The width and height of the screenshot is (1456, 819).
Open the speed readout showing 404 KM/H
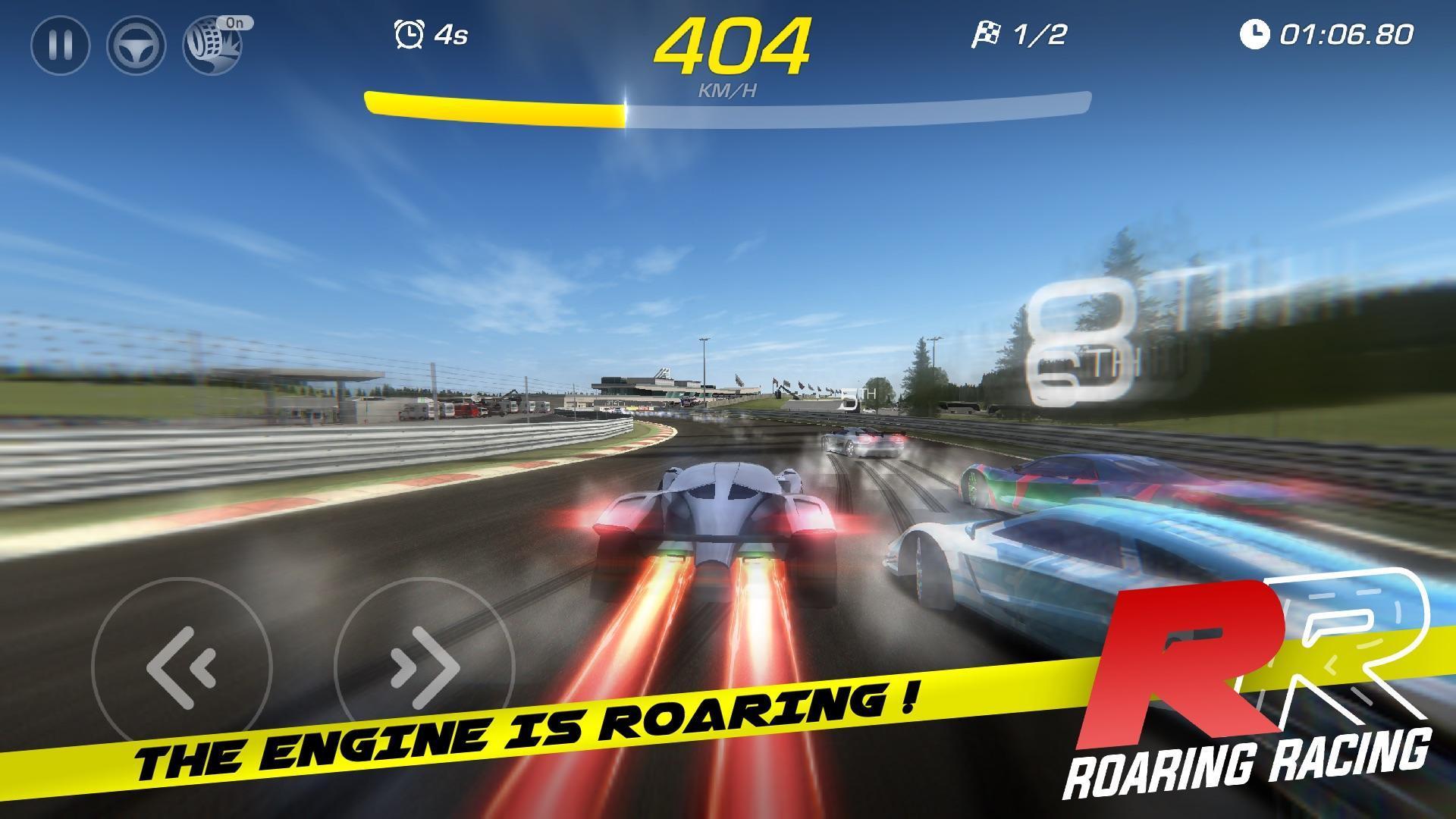click(x=733, y=44)
